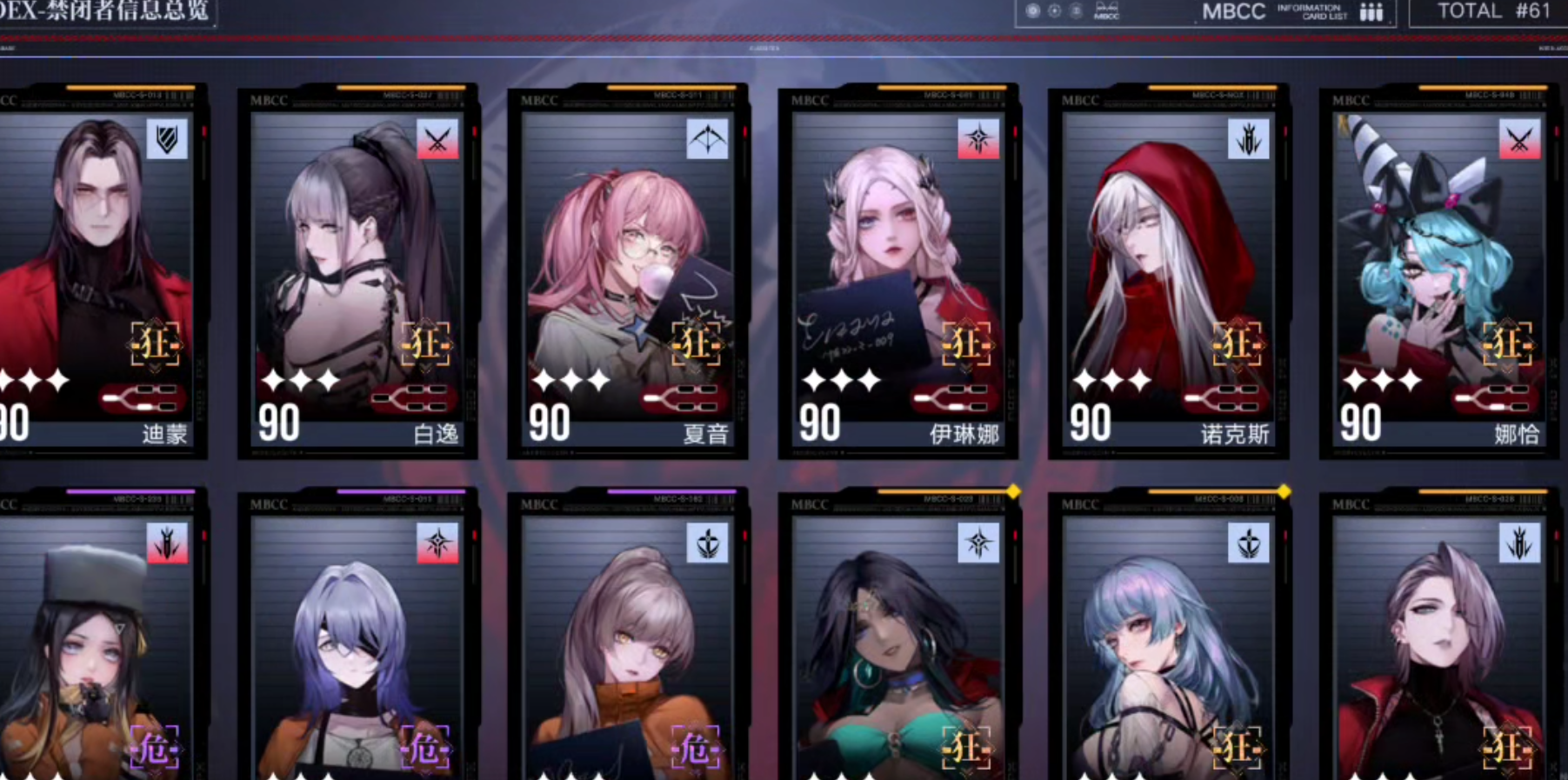Click the first circular icon in the top bar
1568x780 pixels.
[1031, 10]
